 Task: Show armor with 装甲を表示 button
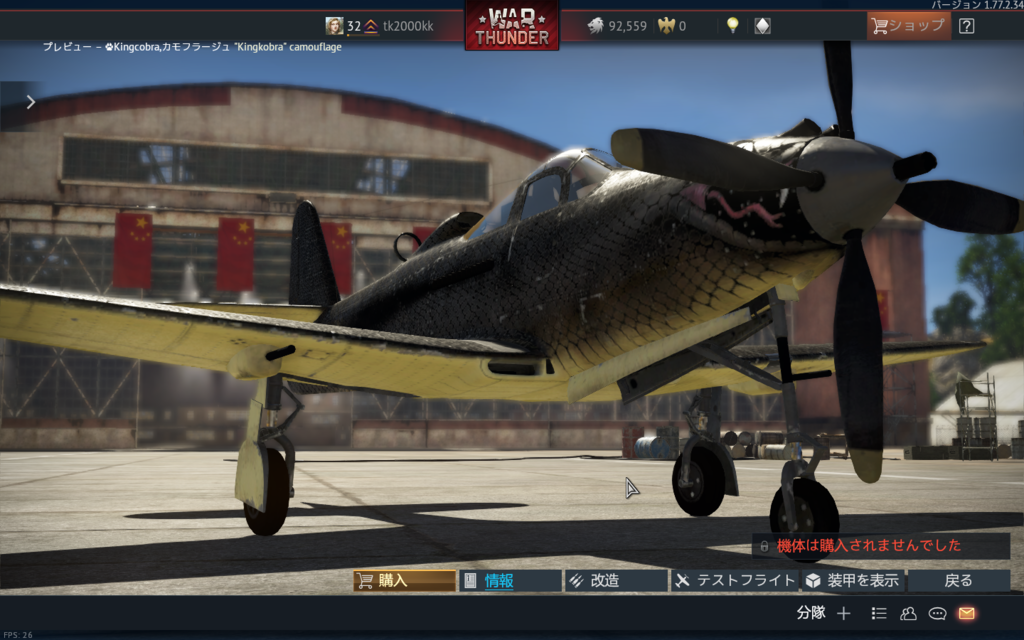(852, 581)
